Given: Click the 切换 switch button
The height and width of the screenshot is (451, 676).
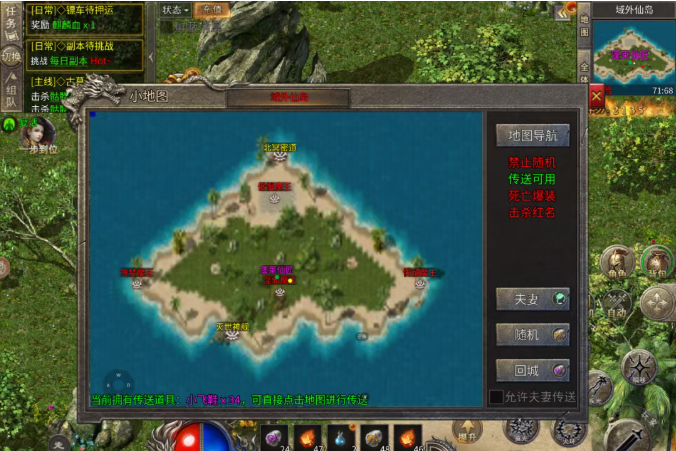Looking at the screenshot, I should [x=10, y=57].
